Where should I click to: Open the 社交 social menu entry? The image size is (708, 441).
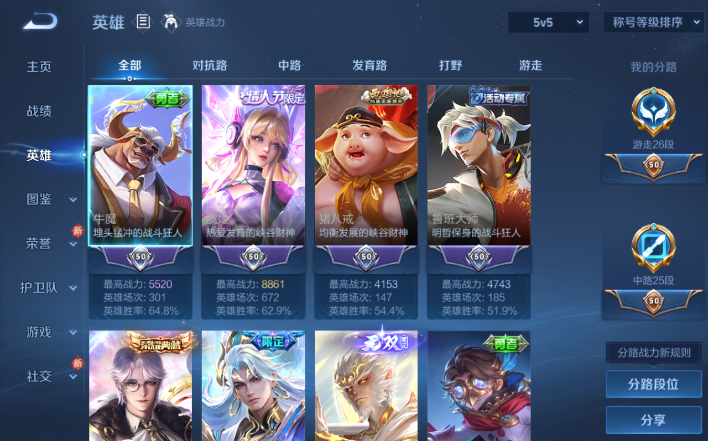tap(39, 376)
